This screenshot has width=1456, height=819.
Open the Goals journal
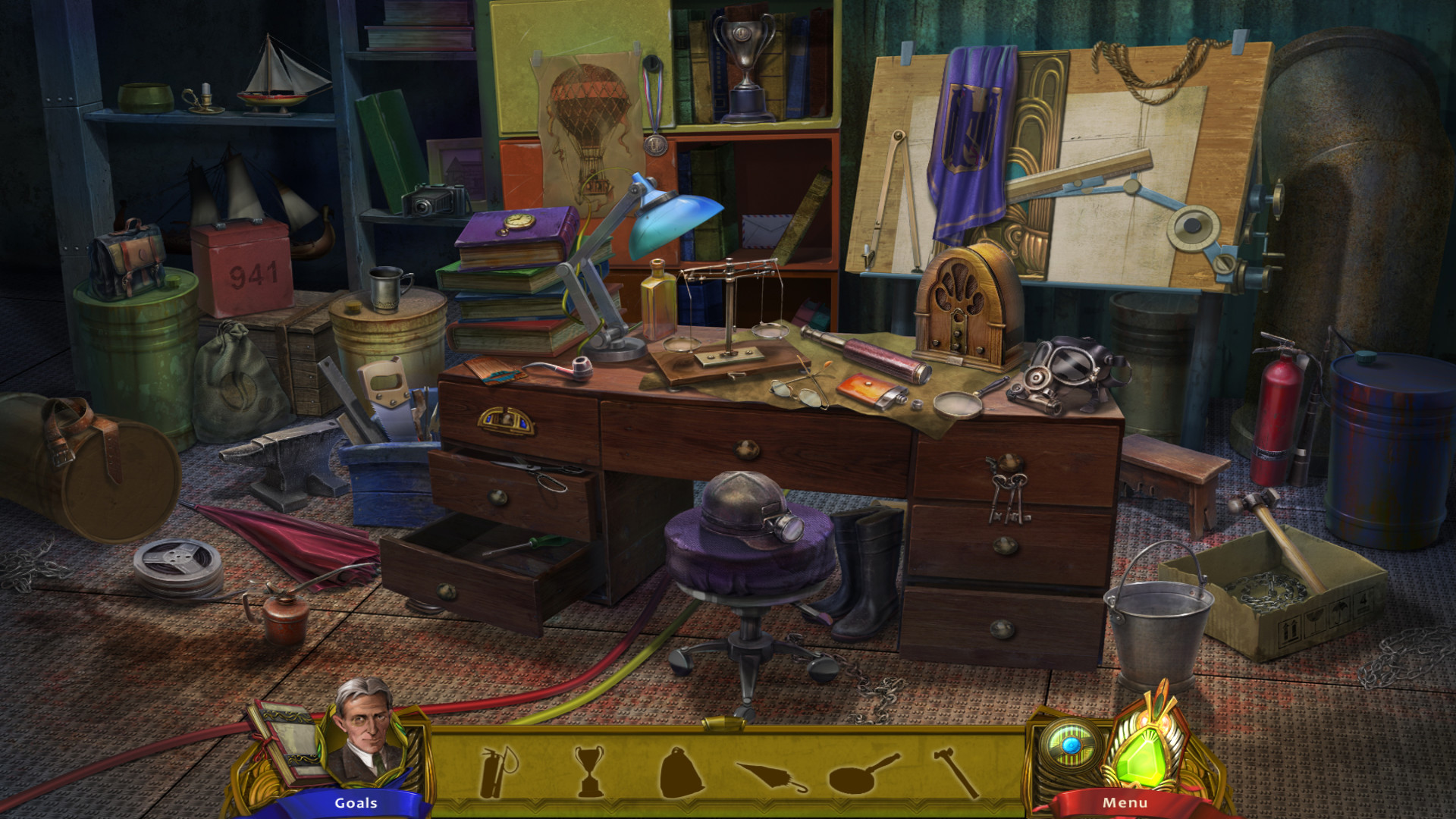click(356, 802)
